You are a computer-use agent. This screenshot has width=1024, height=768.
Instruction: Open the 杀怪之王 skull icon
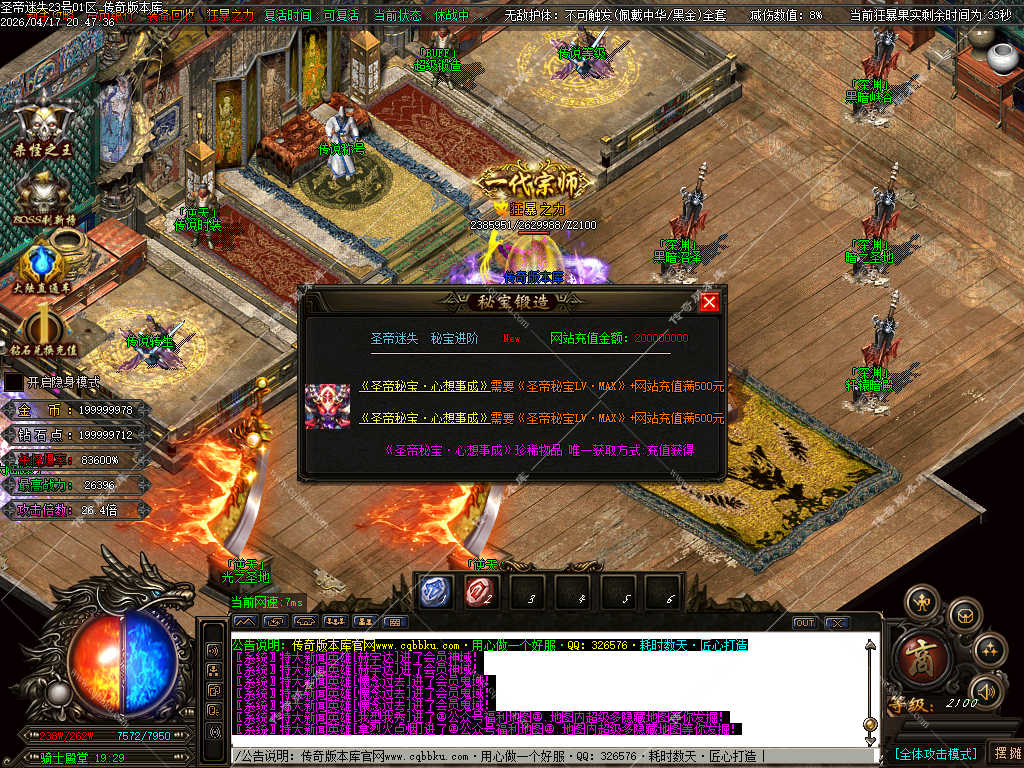(42, 125)
